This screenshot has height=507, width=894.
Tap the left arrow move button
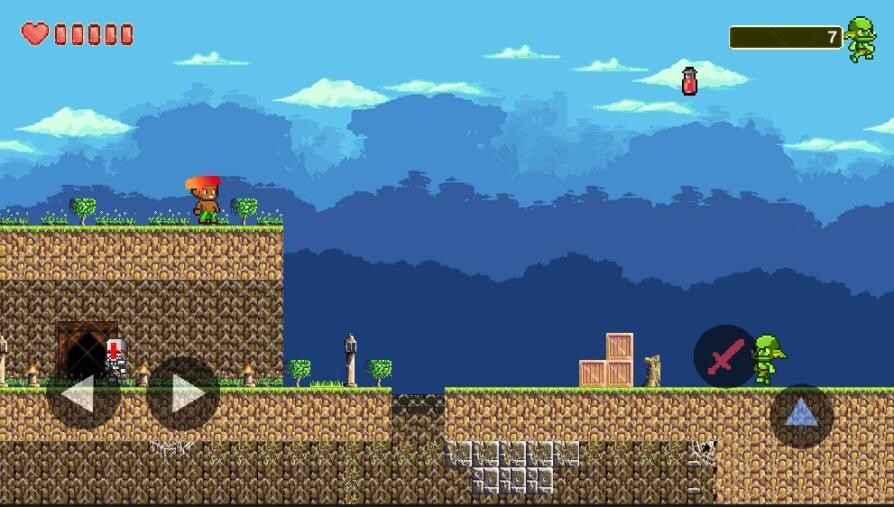(81, 394)
